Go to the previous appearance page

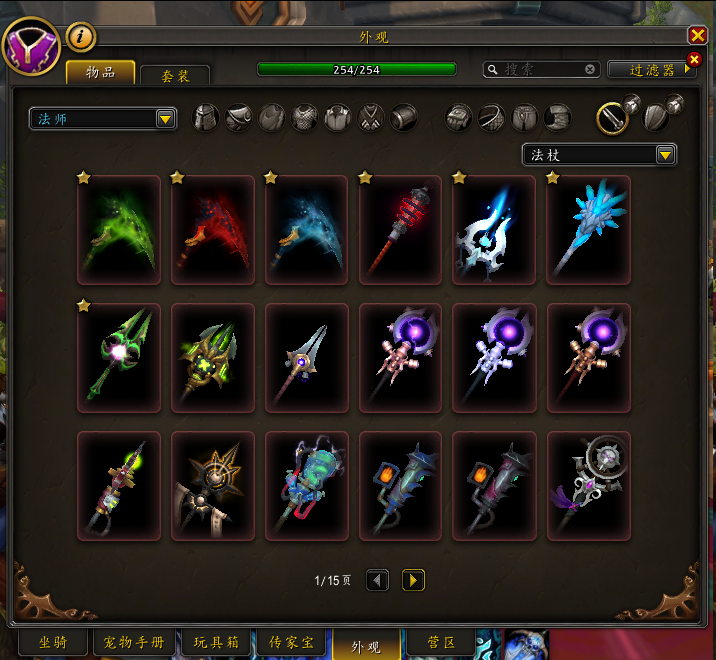tap(377, 580)
